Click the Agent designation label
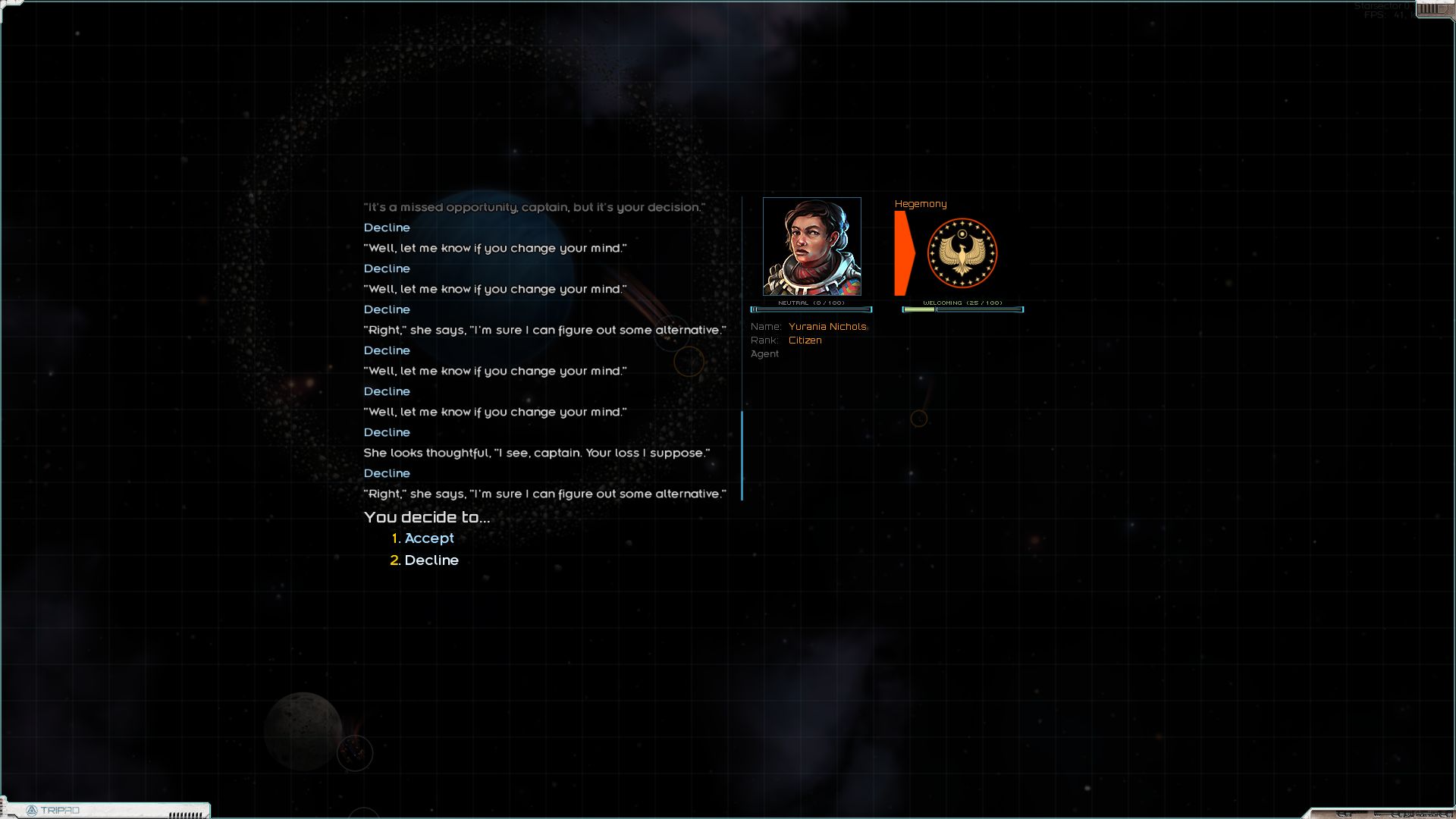The height and width of the screenshot is (819, 1456). 764,353
